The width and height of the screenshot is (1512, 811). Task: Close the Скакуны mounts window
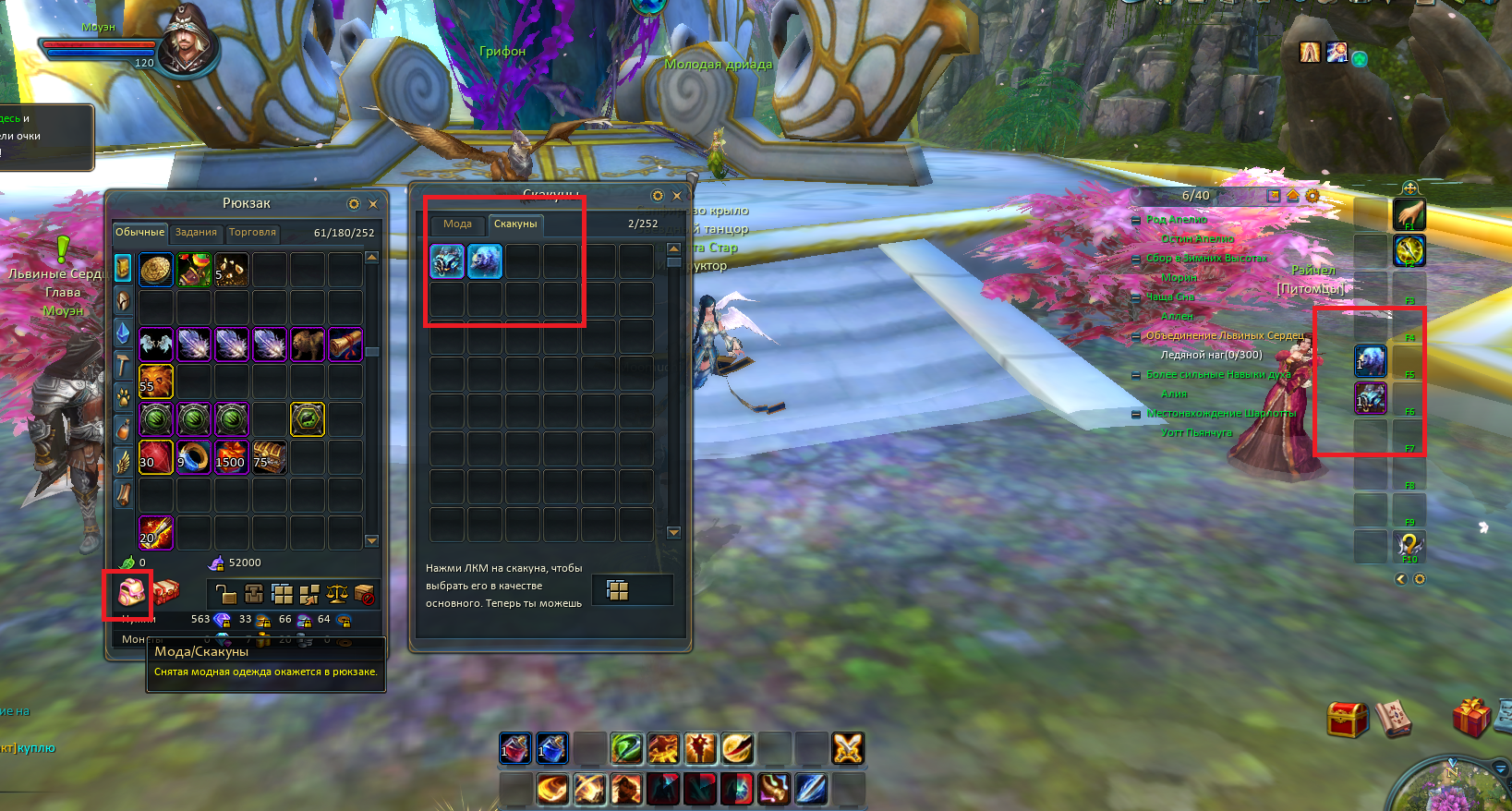click(677, 196)
